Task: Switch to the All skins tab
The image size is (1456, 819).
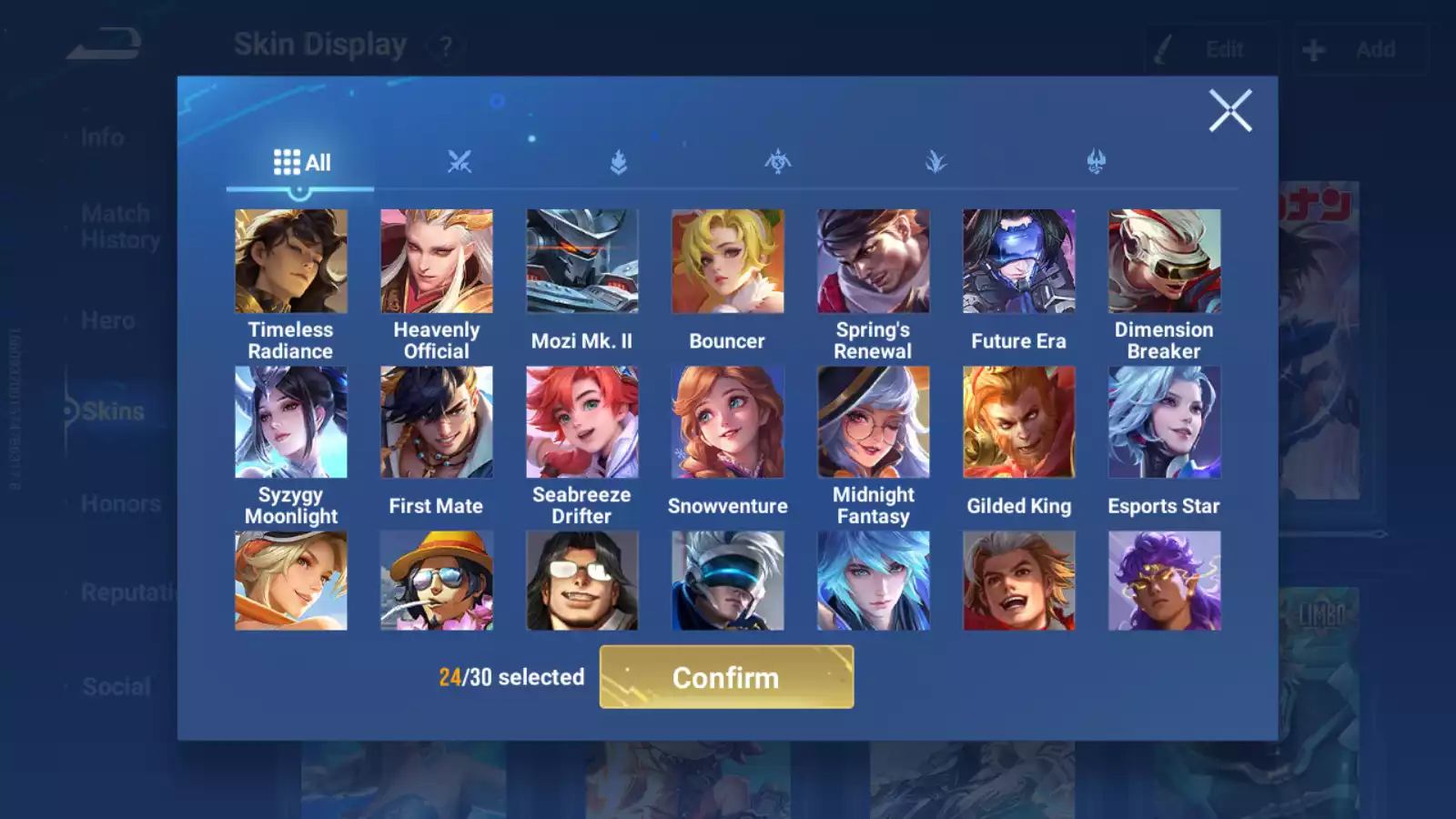Action: pos(301,163)
